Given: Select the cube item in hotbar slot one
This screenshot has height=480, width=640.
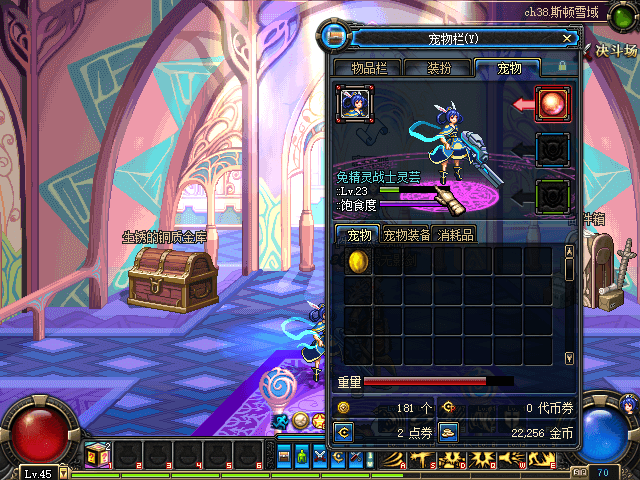Looking at the screenshot, I should (97, 456).
